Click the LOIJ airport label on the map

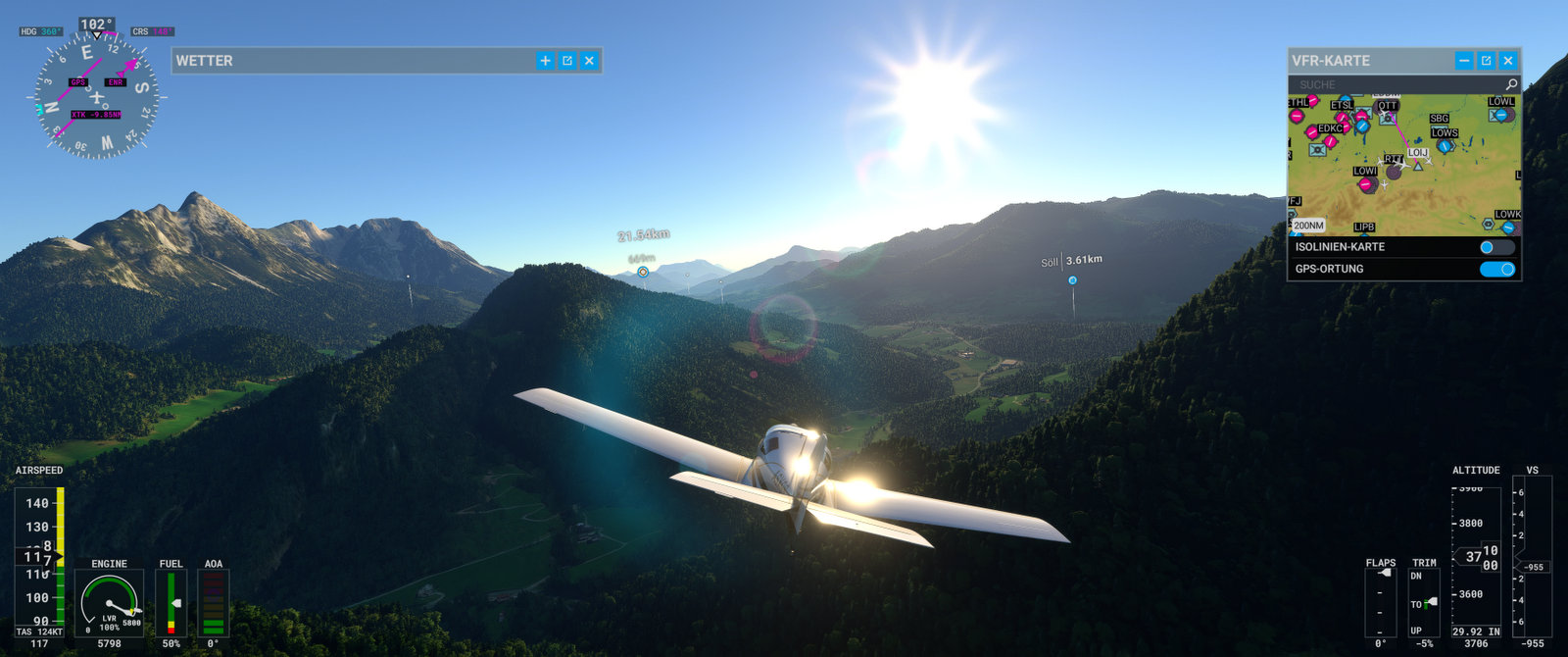[1417, 153]
